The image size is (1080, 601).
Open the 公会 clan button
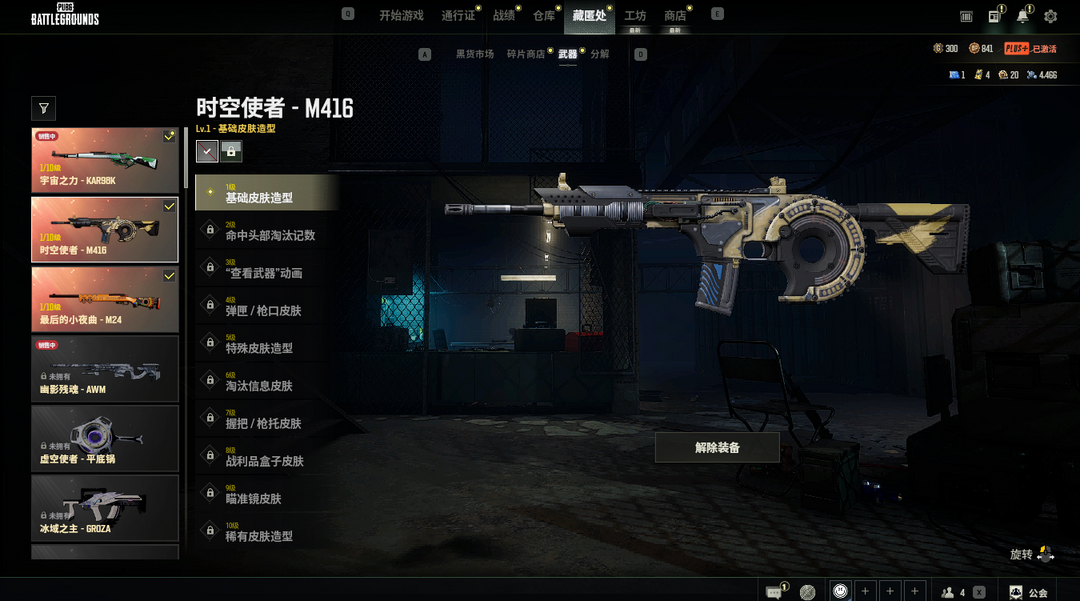click(x=1029, y=592)
